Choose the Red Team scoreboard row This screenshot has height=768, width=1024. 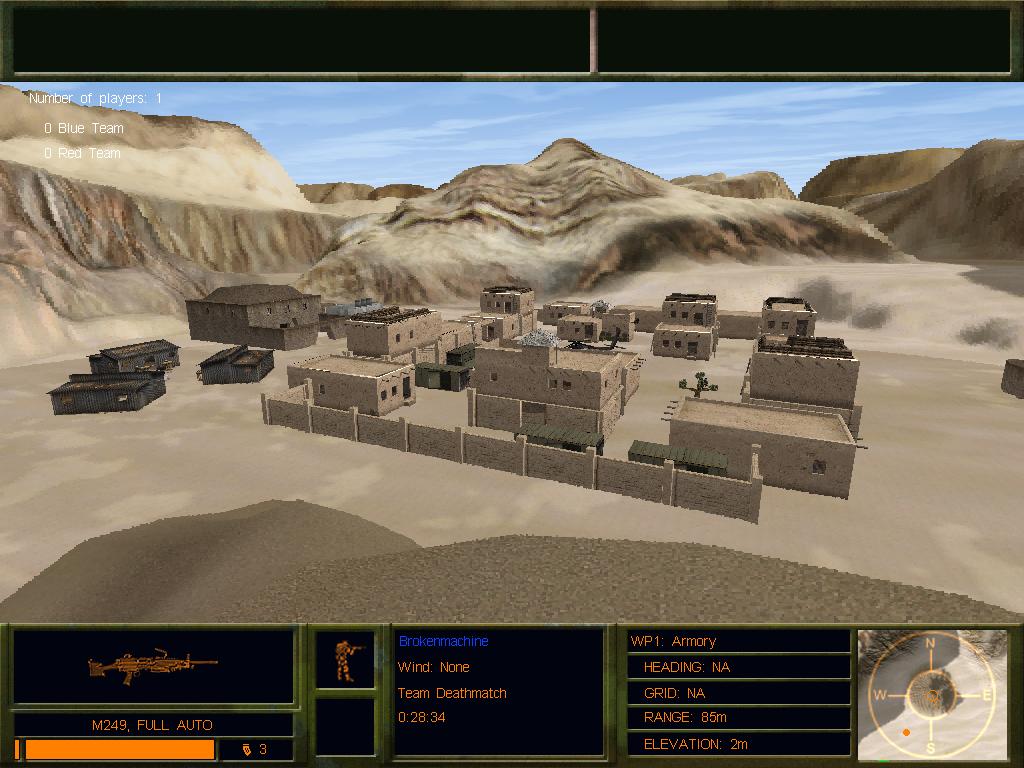click(x=82, y=153)
